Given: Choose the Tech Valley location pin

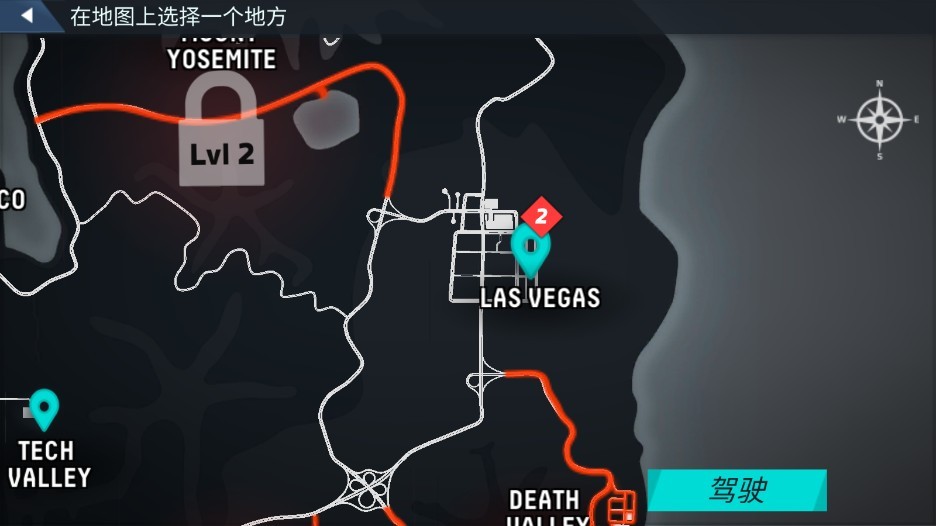Looking at the screenshot, I should (43, 408).
